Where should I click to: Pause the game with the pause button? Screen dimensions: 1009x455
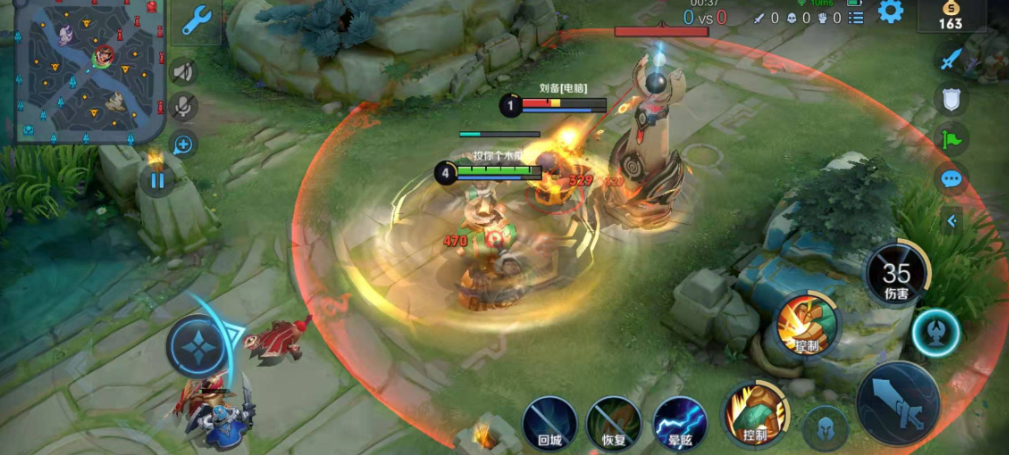point(157,181)
